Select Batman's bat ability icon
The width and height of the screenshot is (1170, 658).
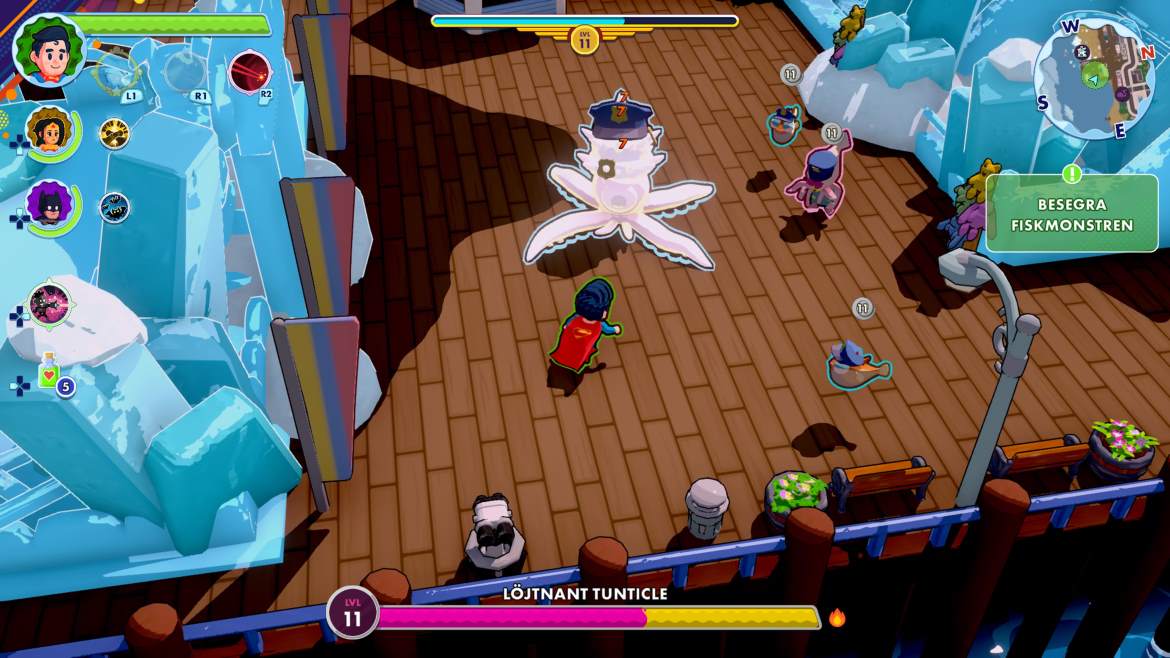[114, 208]
